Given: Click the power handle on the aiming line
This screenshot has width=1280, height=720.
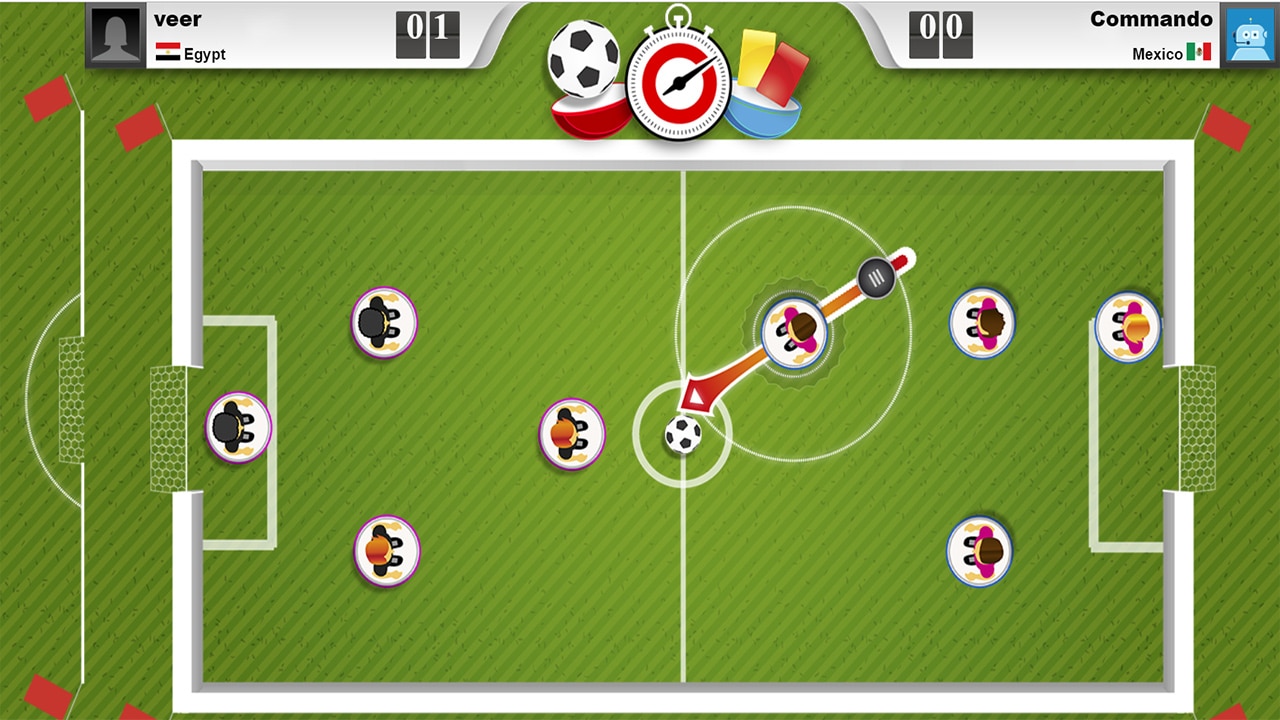Looking at the screenshot, I should point(875,278).
